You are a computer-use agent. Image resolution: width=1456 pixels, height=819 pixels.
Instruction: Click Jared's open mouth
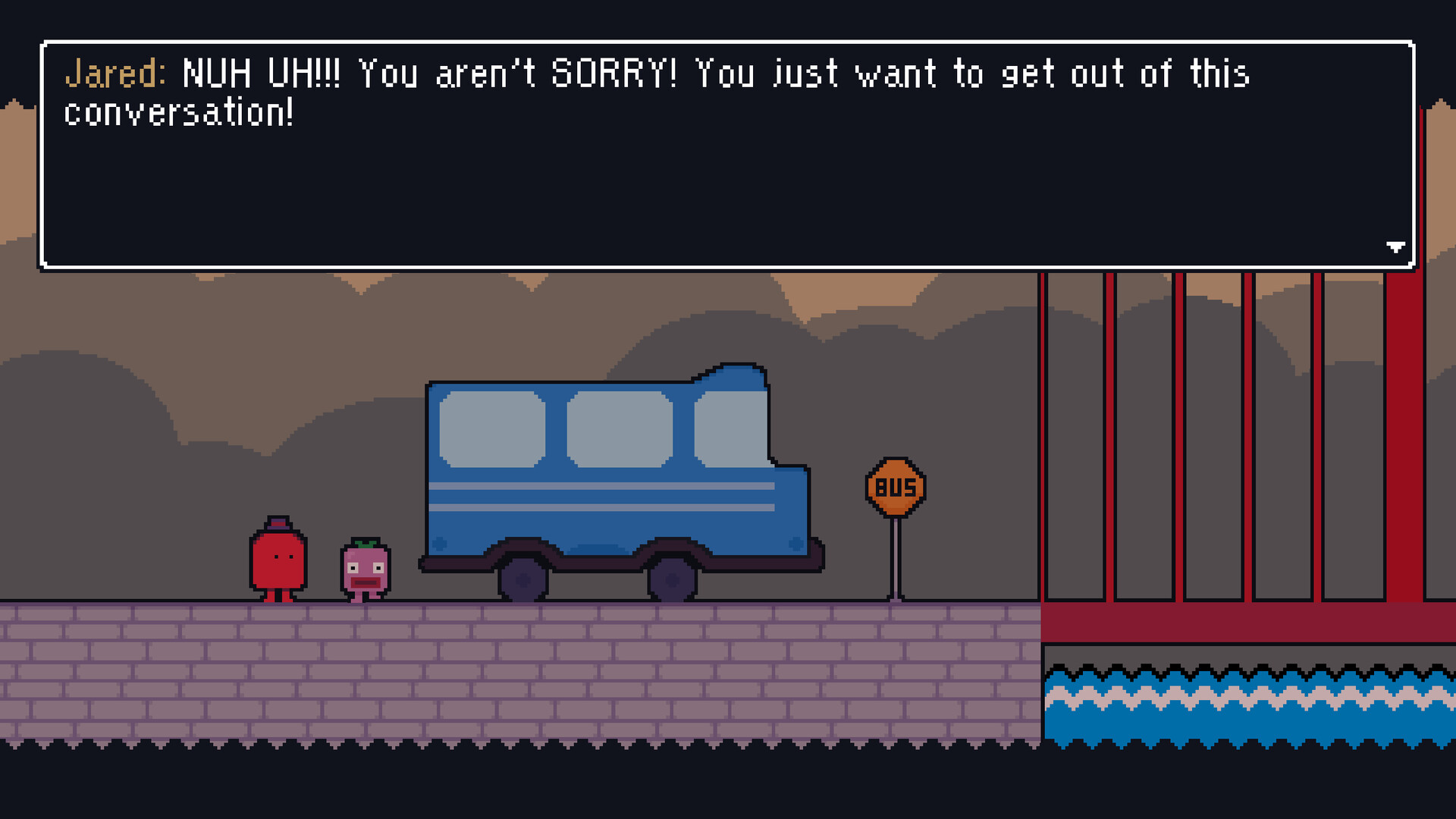tap(366, 582)
